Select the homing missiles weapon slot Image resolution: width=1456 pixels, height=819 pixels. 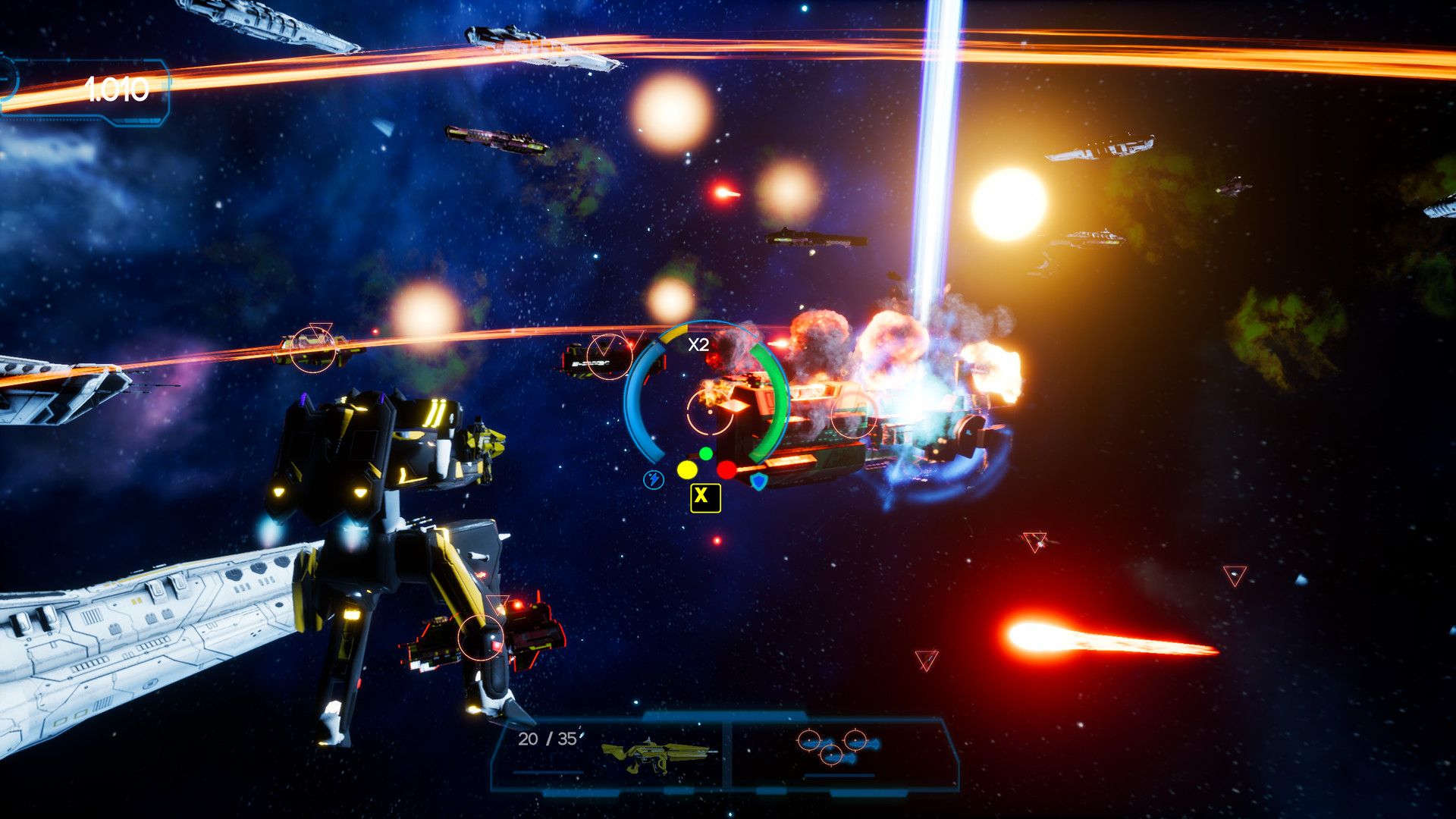[x=838, y=748]
